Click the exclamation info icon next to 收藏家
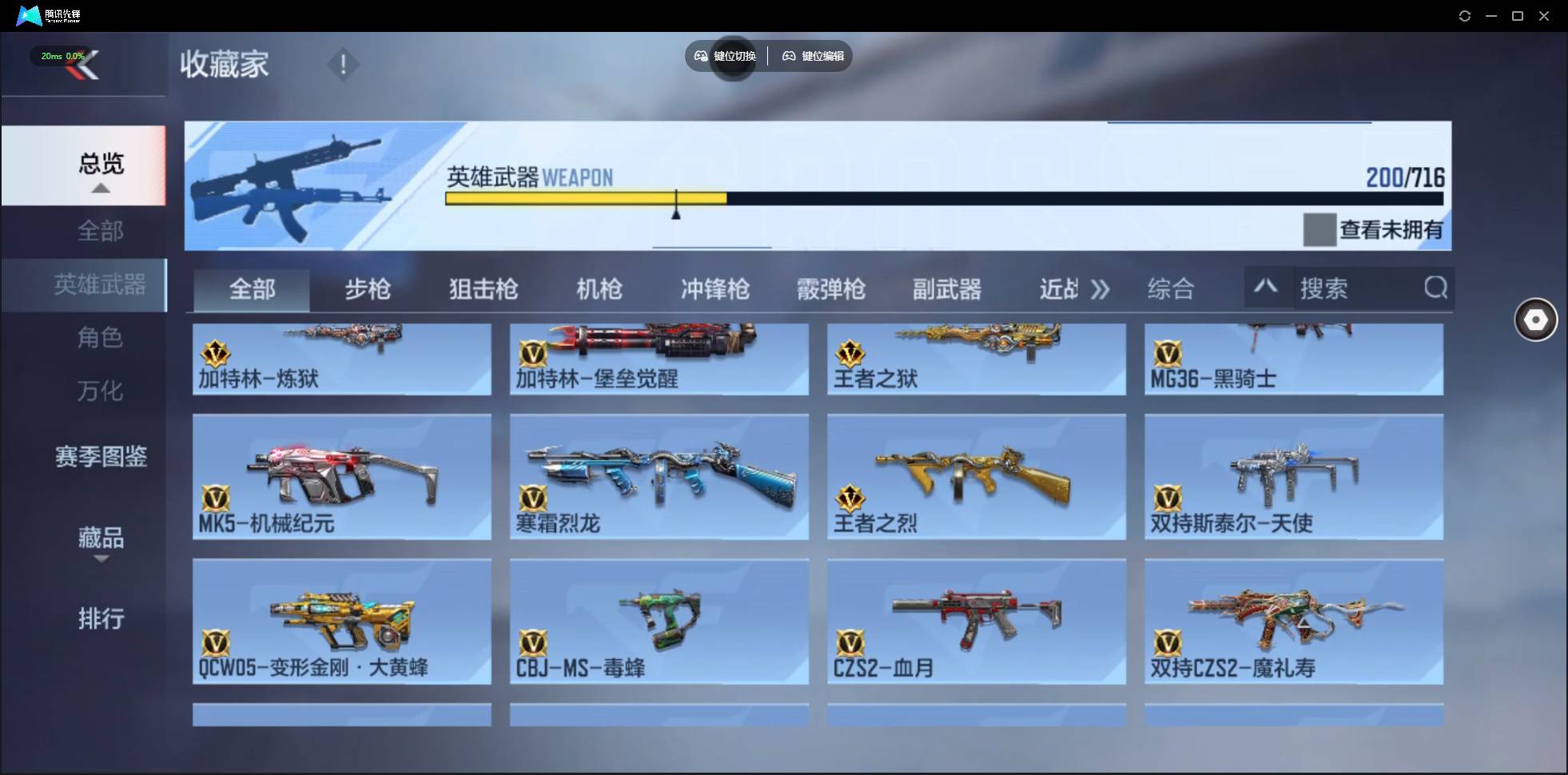The width and height of the screenshot is (1568, 775). (344, 64)
